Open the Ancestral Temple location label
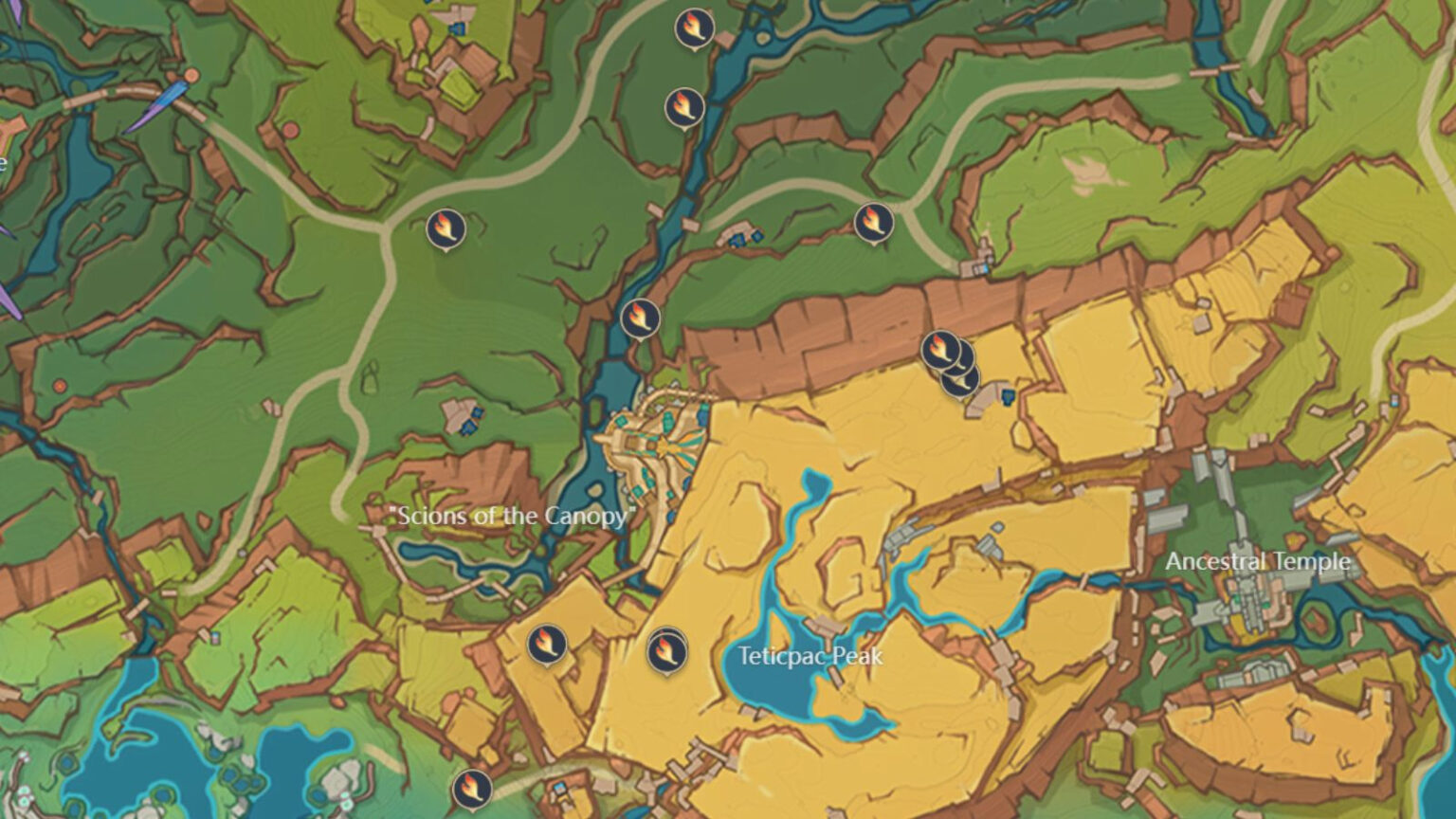Screen dimensions: 1456x819 coord(1258,561)
